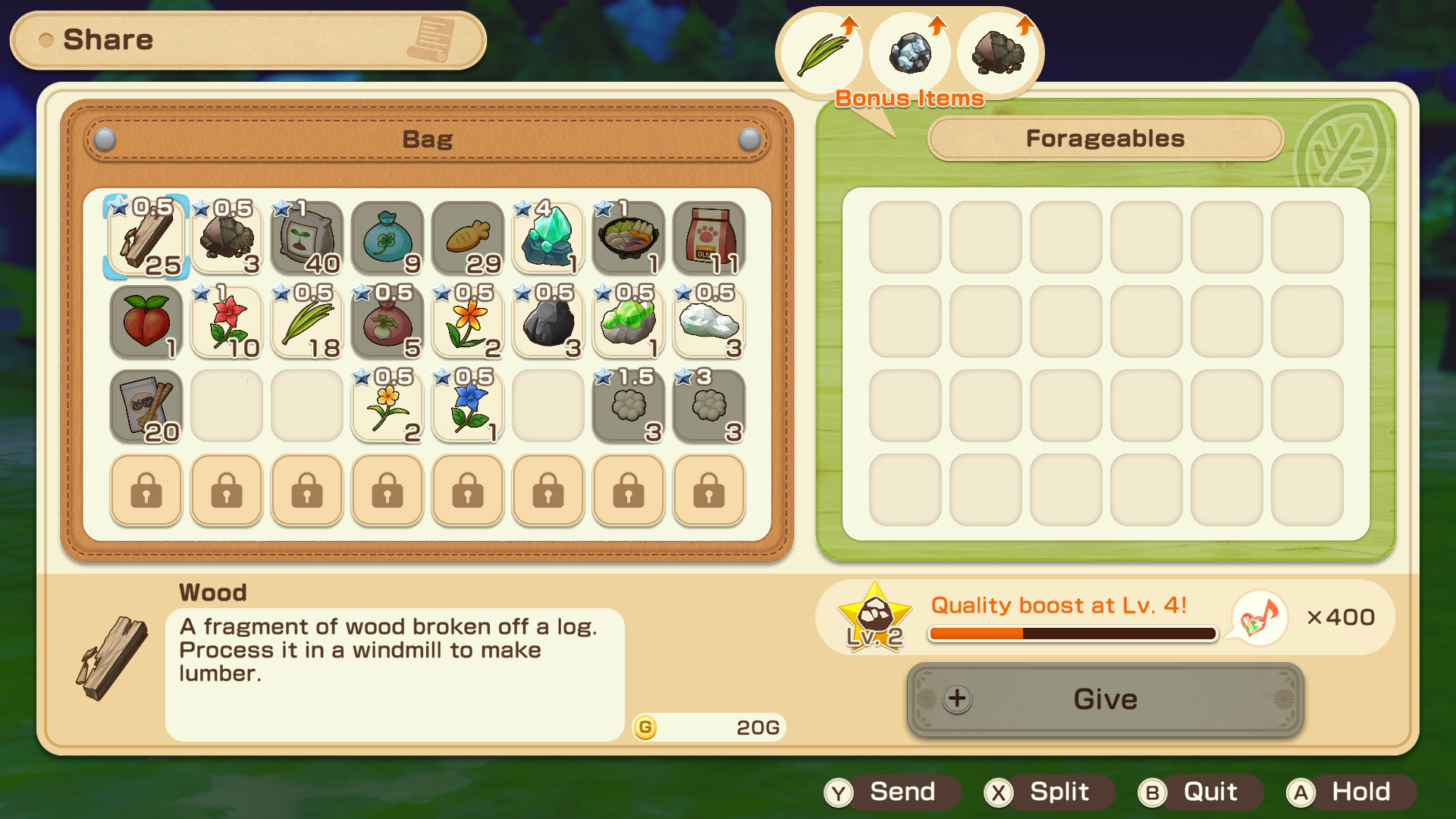Image resolution: width=1456 pixels, height=819 pixels.
Task: Select the carrot treat stack of 29
Action: tap(467, 239)
